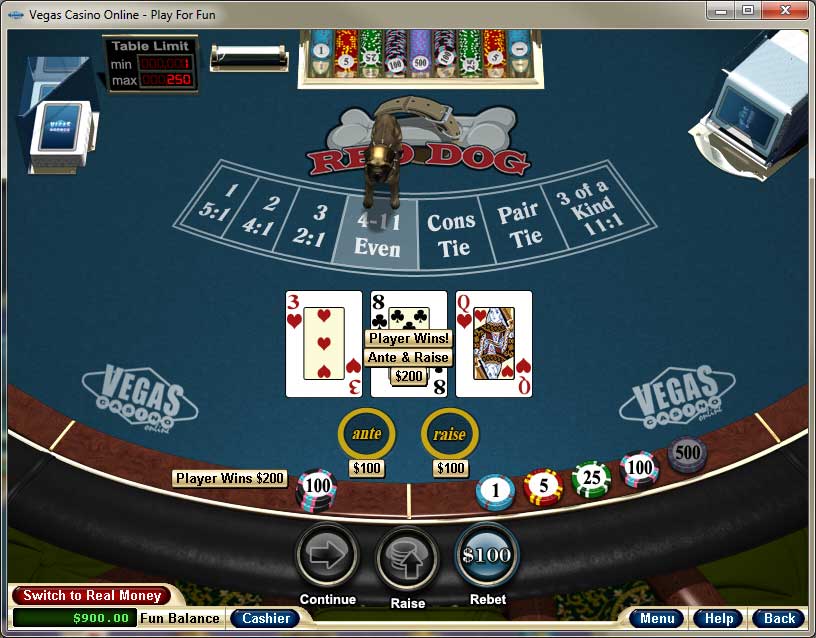Open the Menu button

click(x=657, y=618)
